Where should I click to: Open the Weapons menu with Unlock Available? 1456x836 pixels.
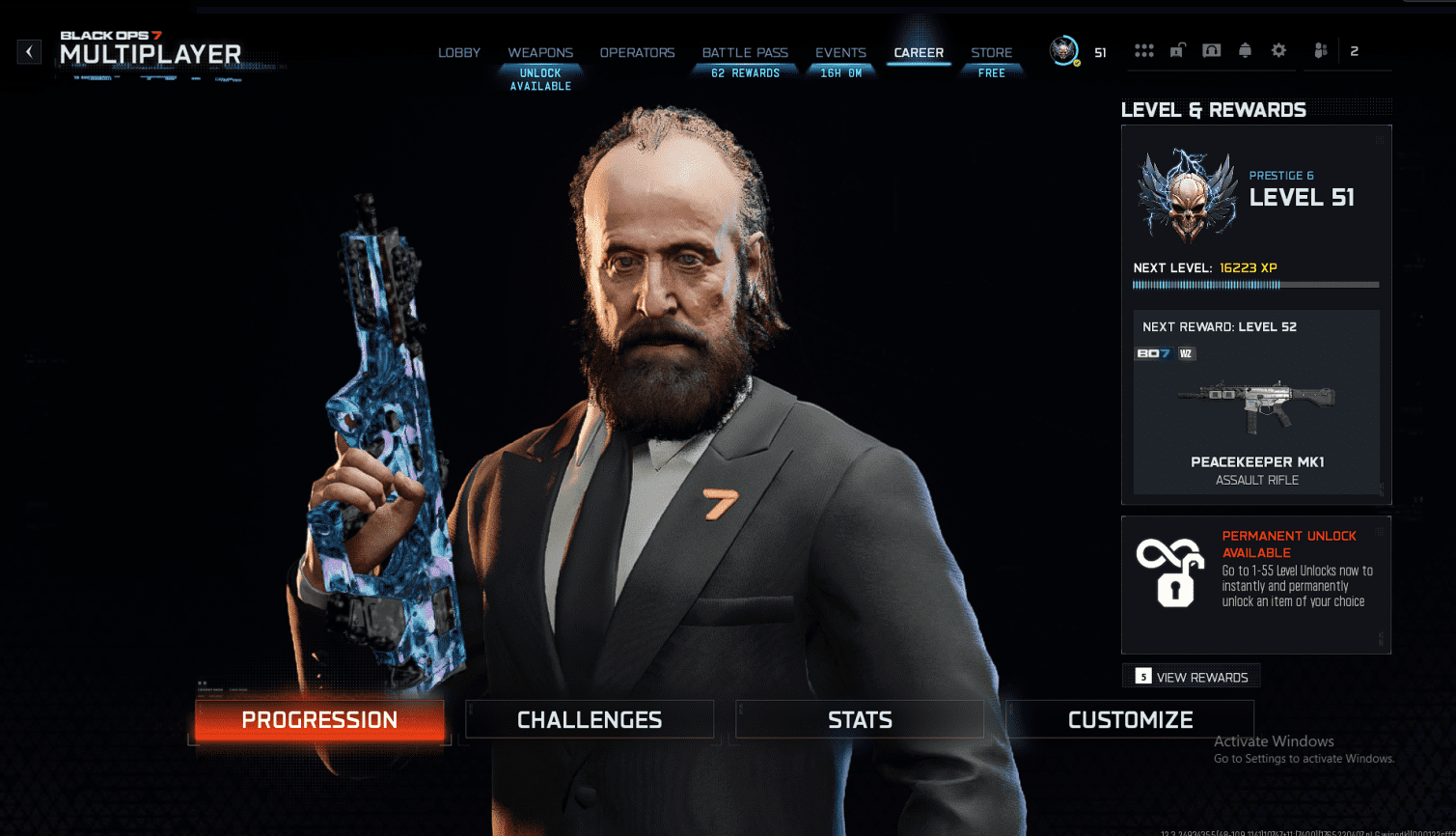tap(539, 53)
